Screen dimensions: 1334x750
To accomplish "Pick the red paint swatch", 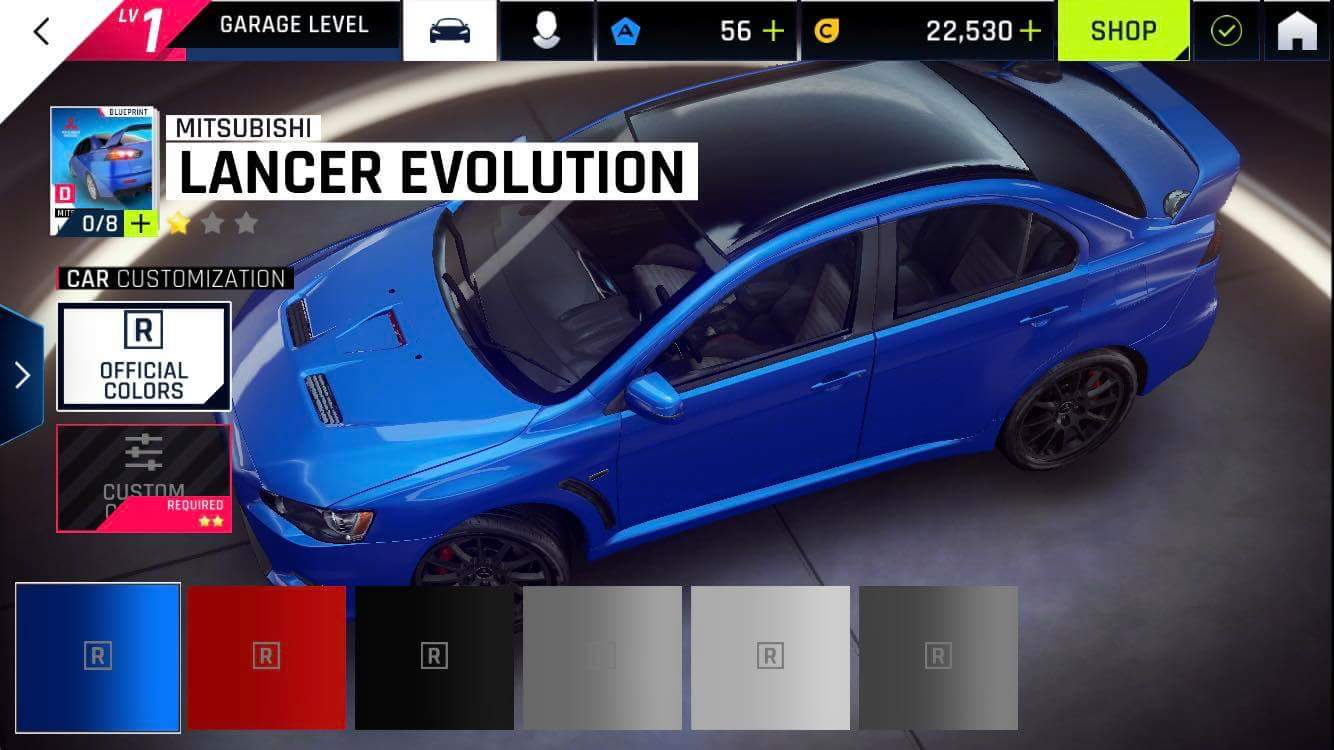I will point(266,657).
